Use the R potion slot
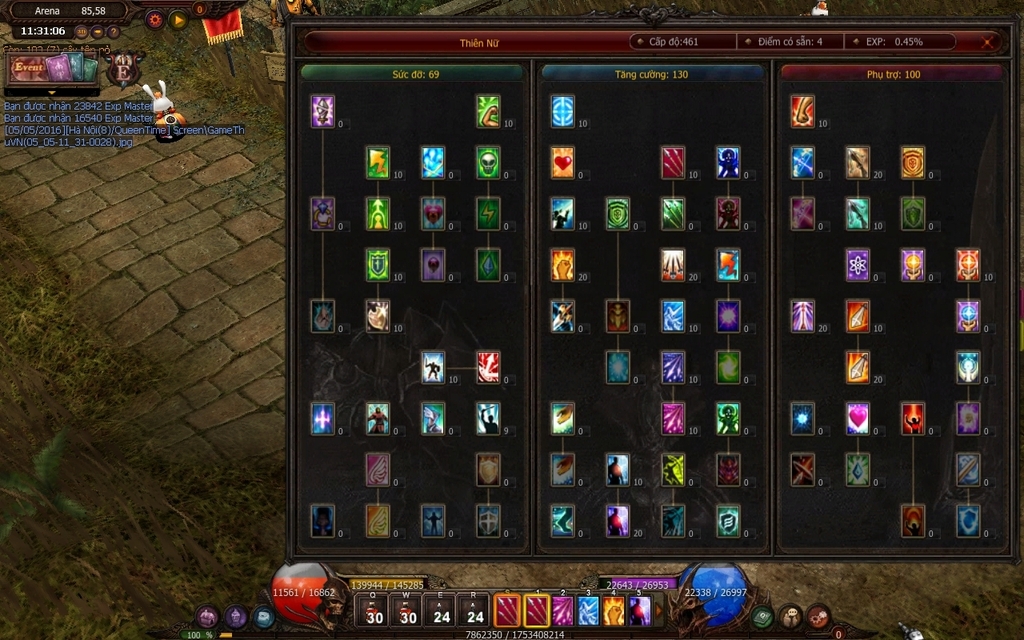The image size is (1024, 640). [475, 611]
